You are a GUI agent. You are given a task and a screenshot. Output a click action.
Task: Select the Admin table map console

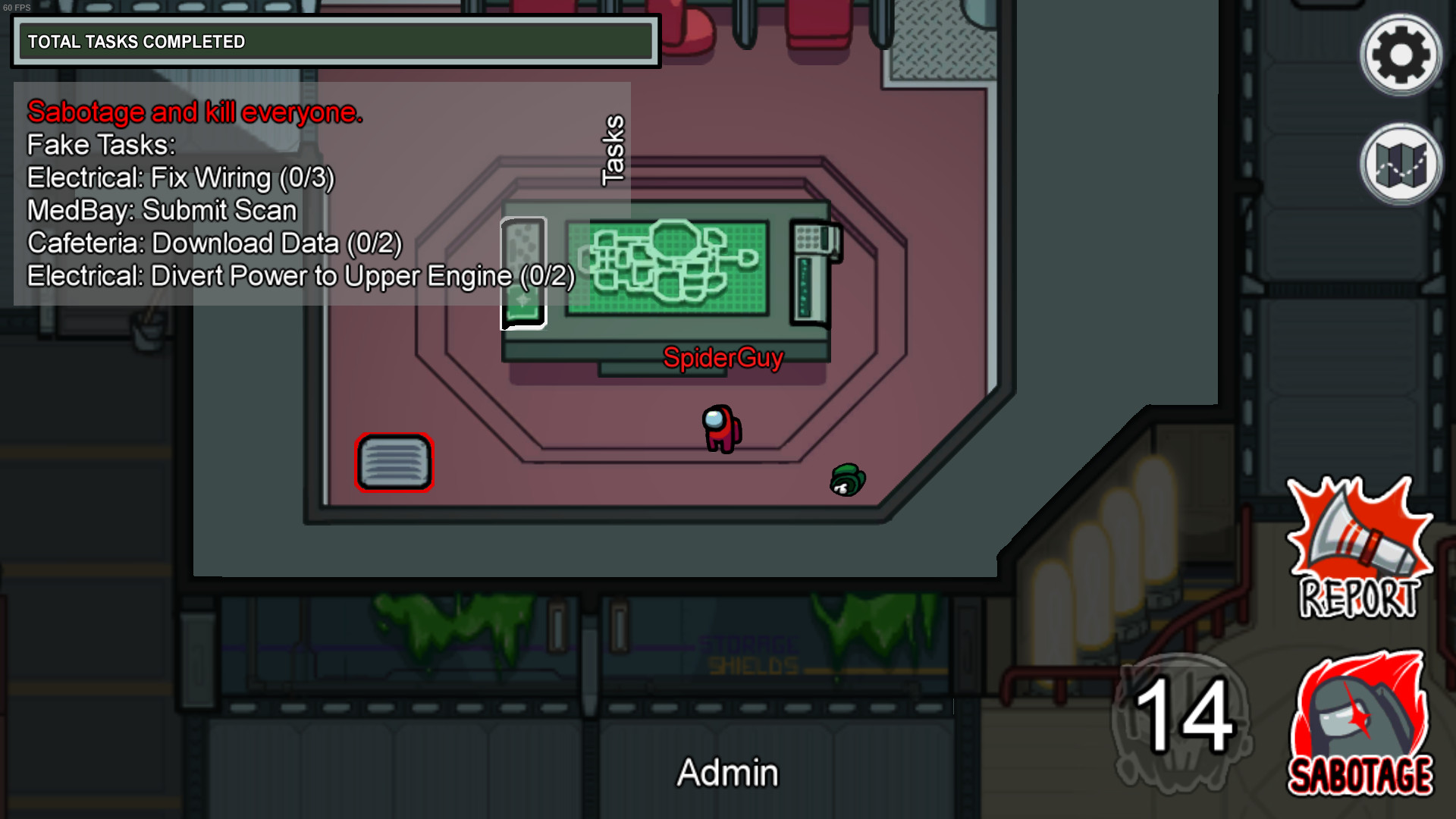(x=667, y=265)
